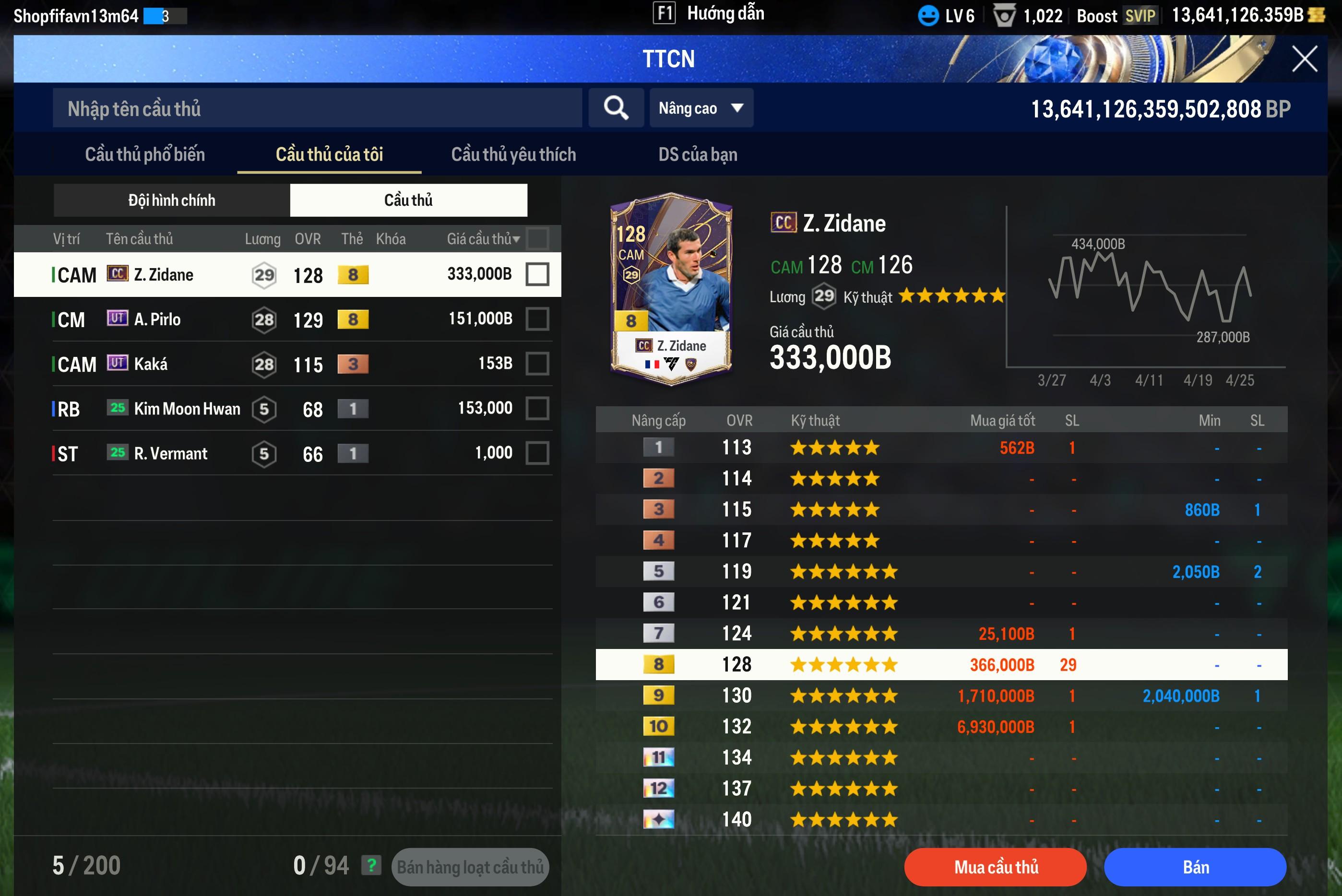Choose the upgrade level 10 row
1342x896 pixels.
(941, 726)
